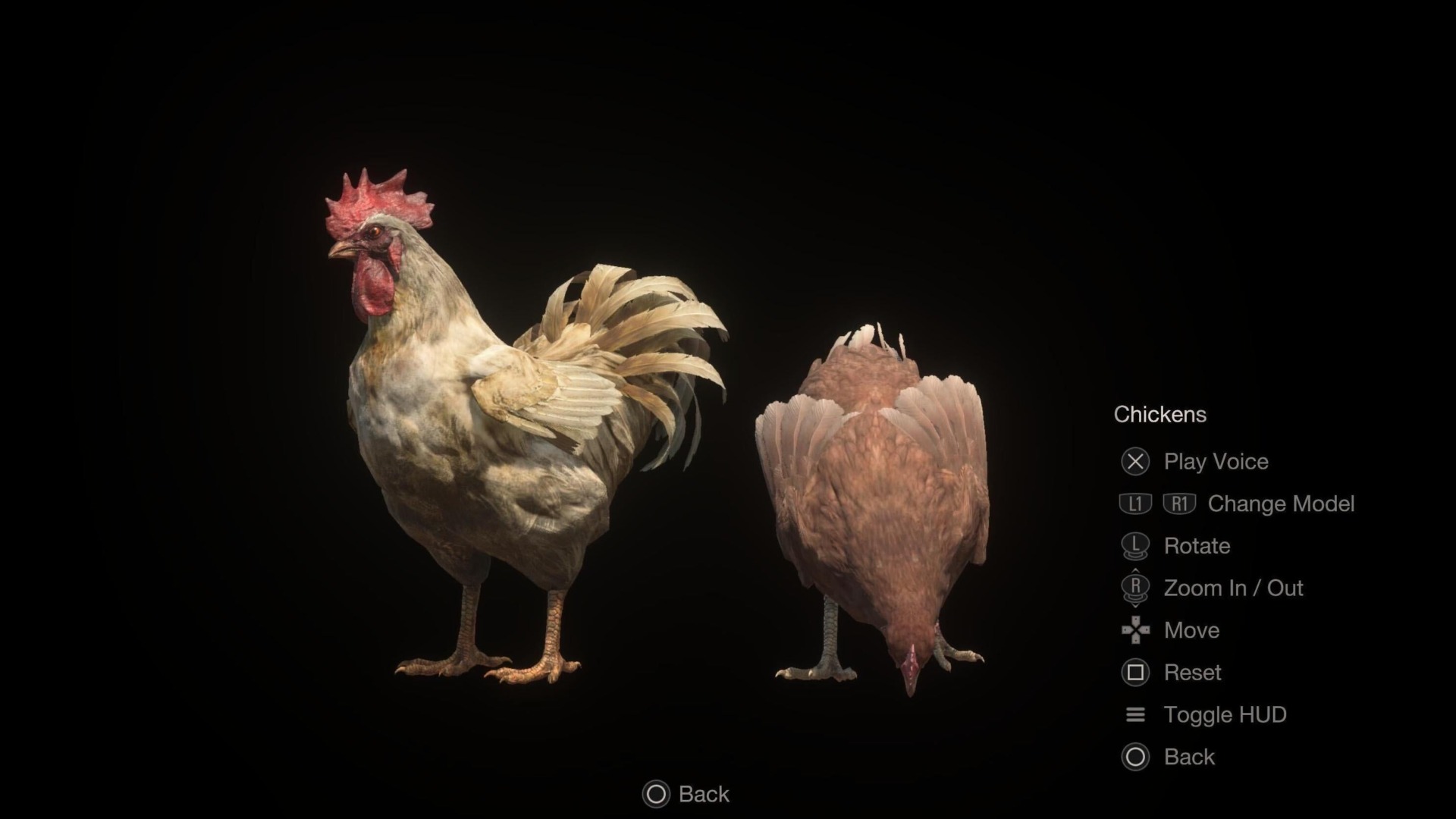Click the Zoom In / Out text
The height and width of the screenshot is (819, 1456).
[x=1232, y=588]
